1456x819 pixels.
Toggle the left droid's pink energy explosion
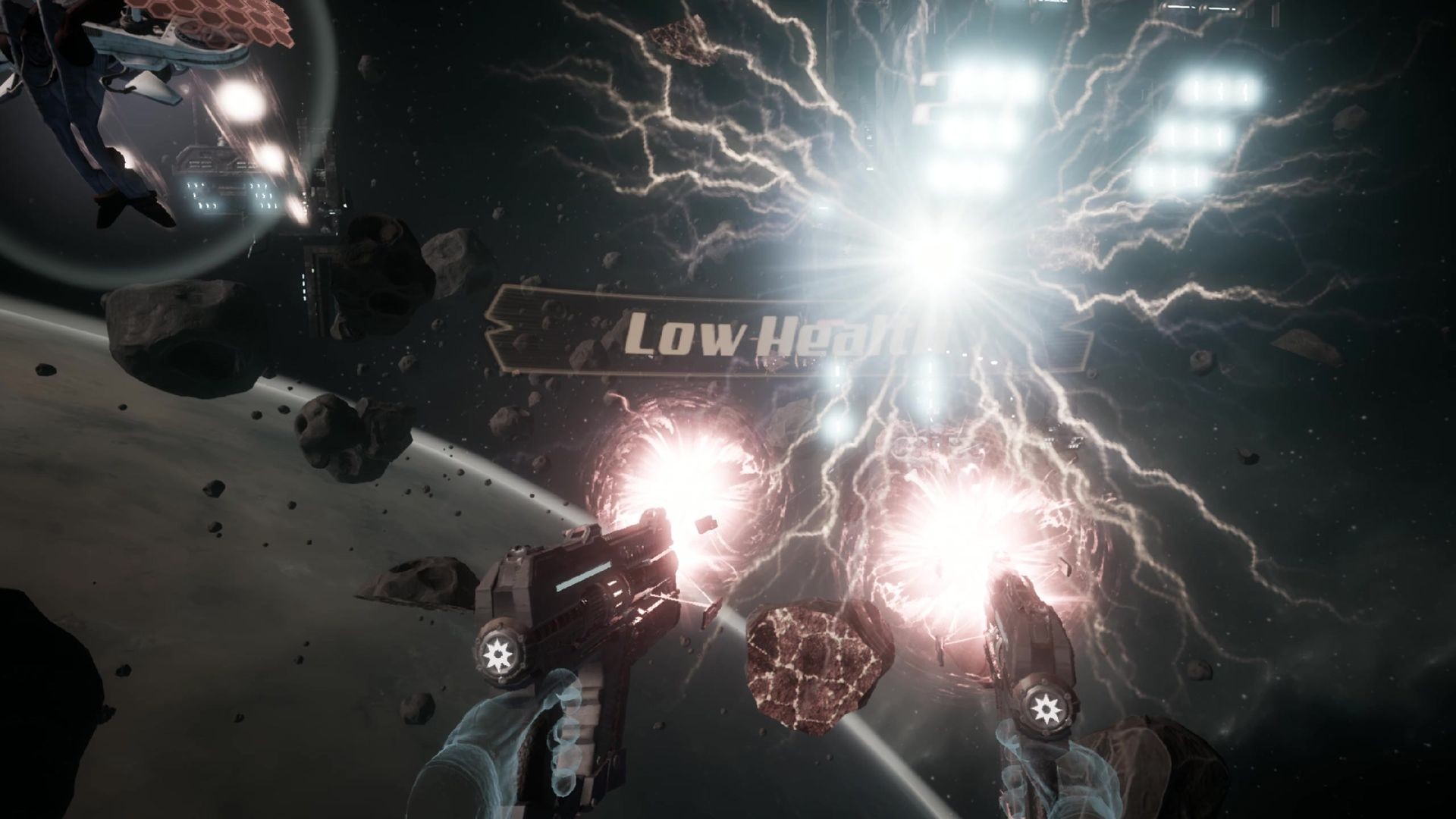point(686,470)
